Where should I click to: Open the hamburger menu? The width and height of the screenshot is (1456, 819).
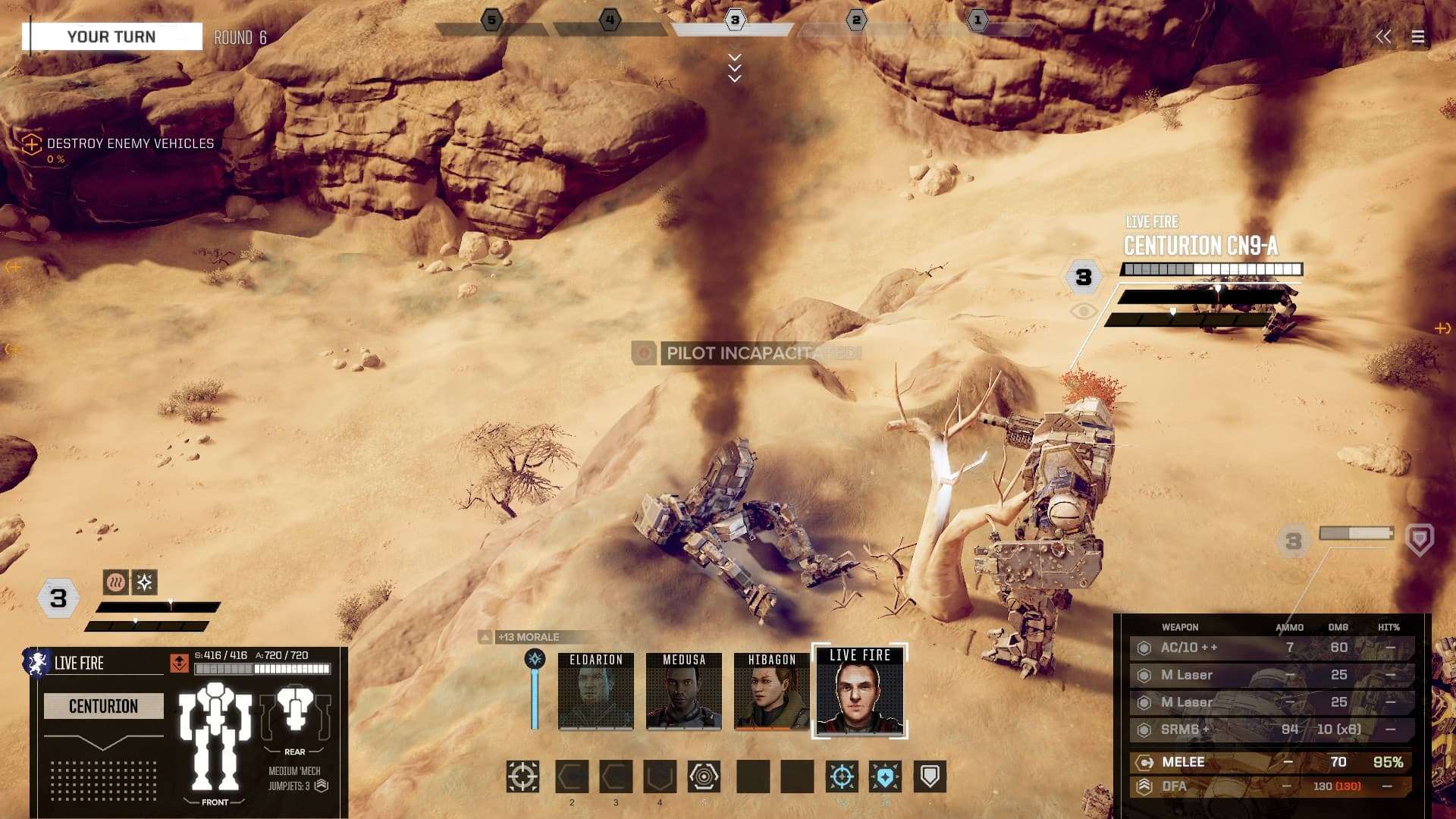[1417, 37]
